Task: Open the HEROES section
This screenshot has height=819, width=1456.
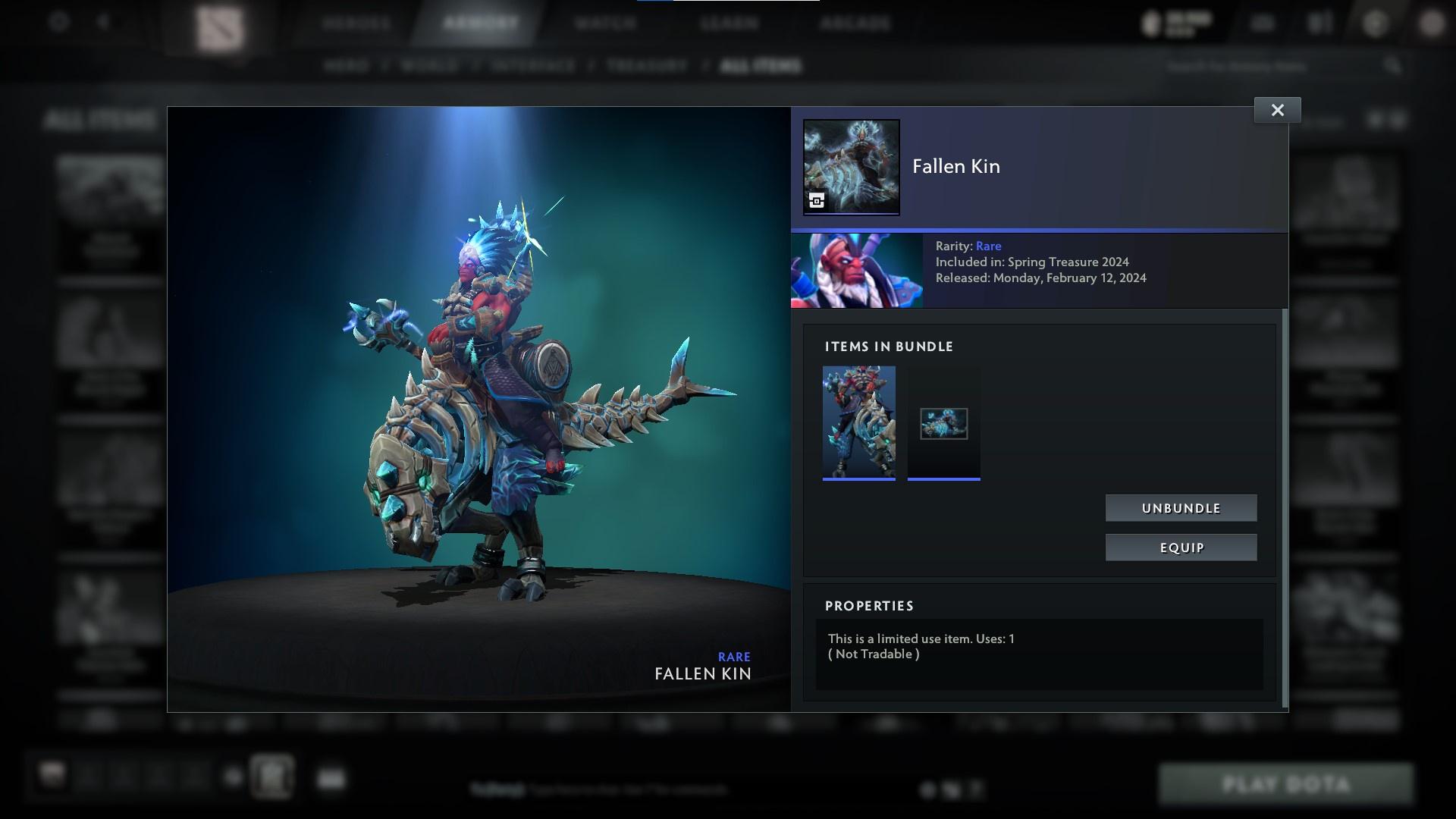Action: [356, 23]
